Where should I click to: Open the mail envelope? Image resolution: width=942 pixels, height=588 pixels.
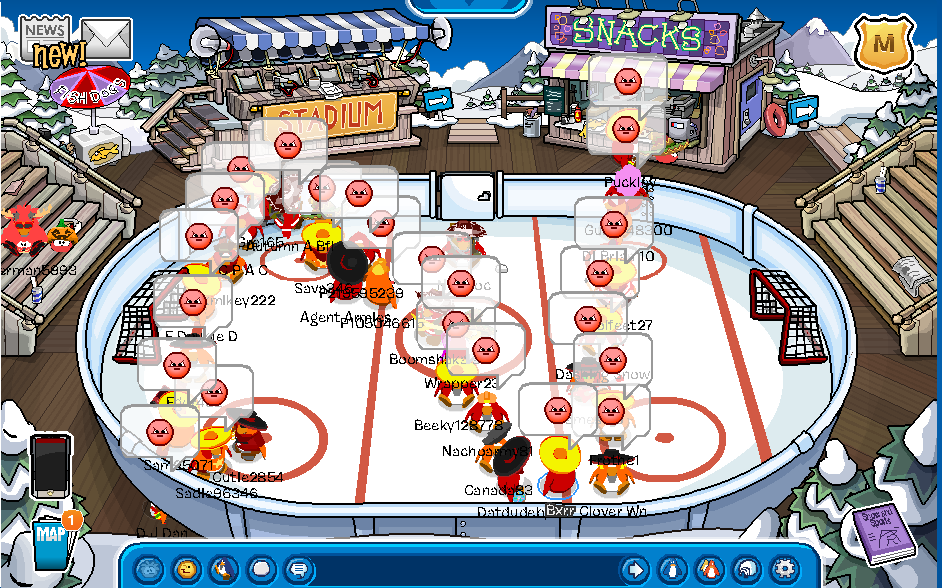click(106, 38)
